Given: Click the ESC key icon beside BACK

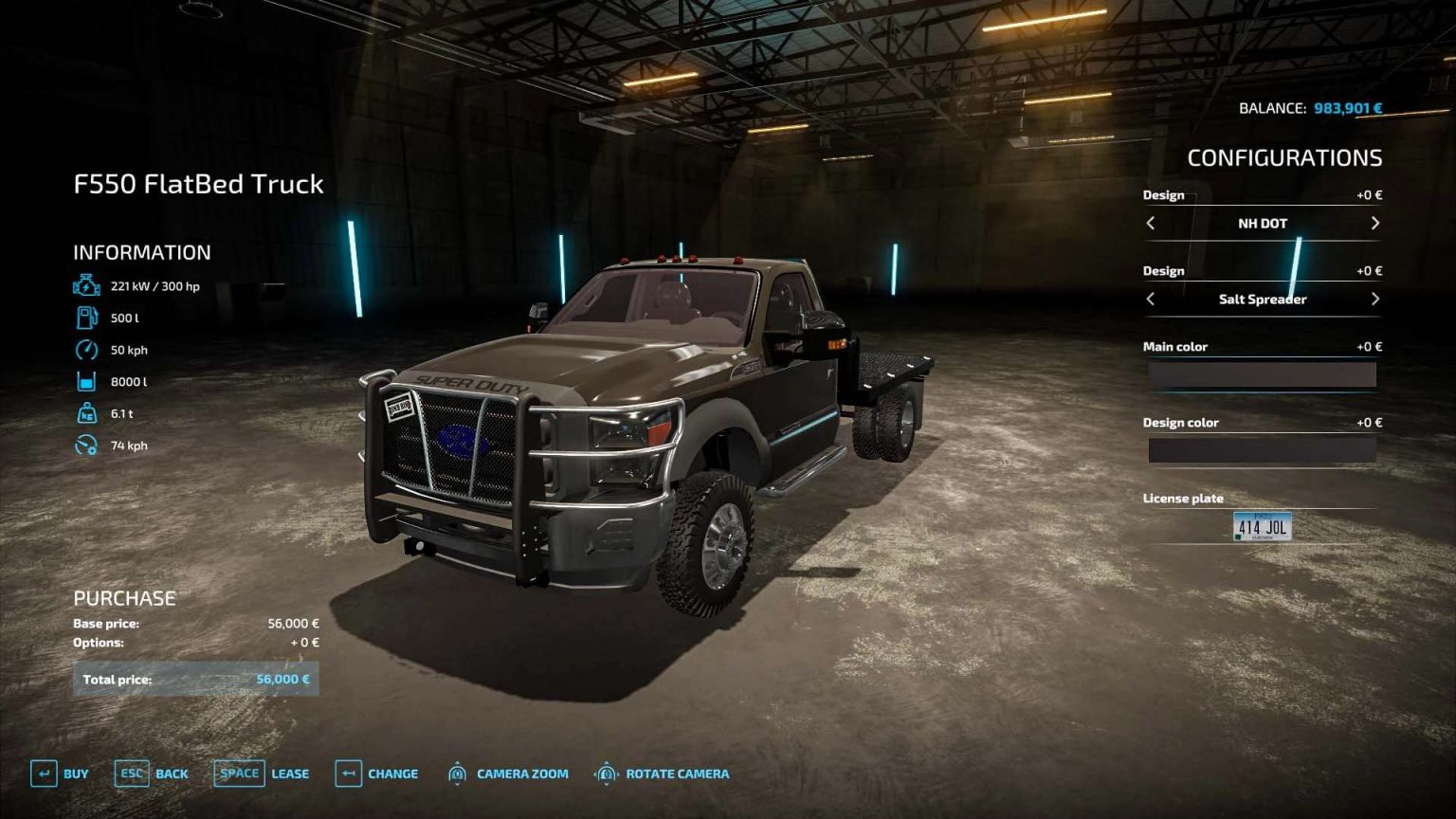Looking at the screenshot, I should [132, 773].
